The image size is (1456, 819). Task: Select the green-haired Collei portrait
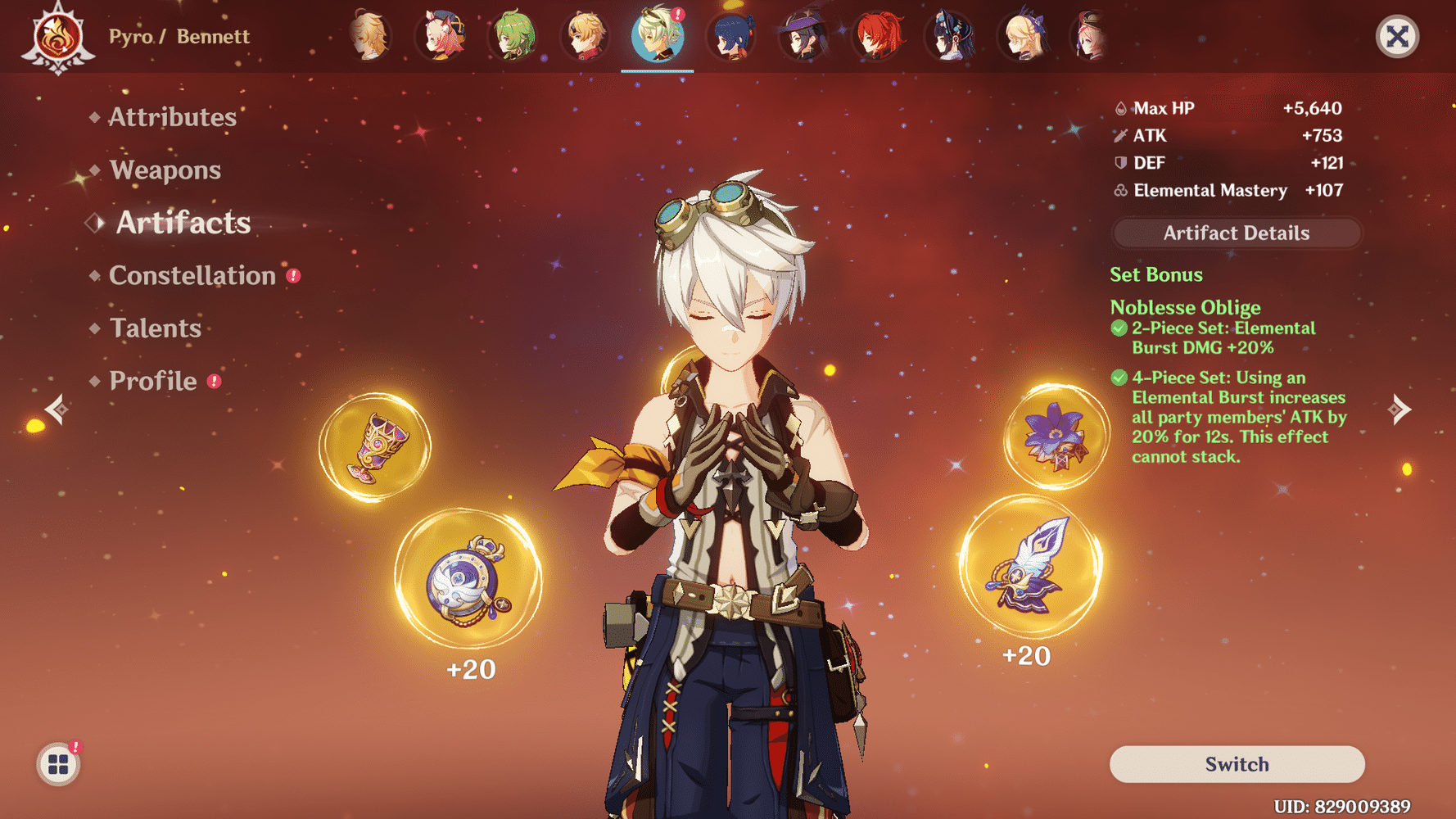pyautogui.click(x=514, y=36)
